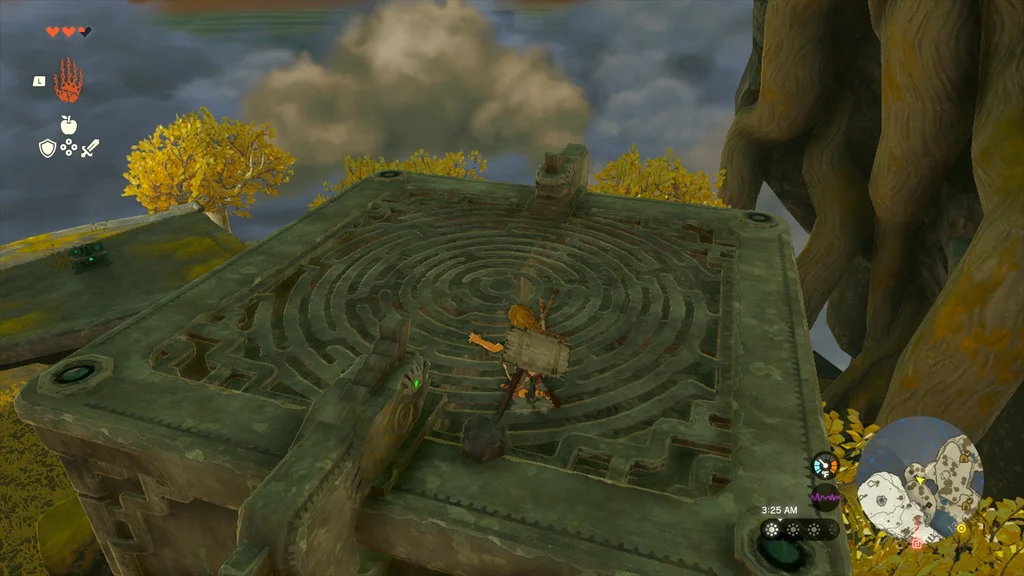Open the circular minimap

click(920, 480)
